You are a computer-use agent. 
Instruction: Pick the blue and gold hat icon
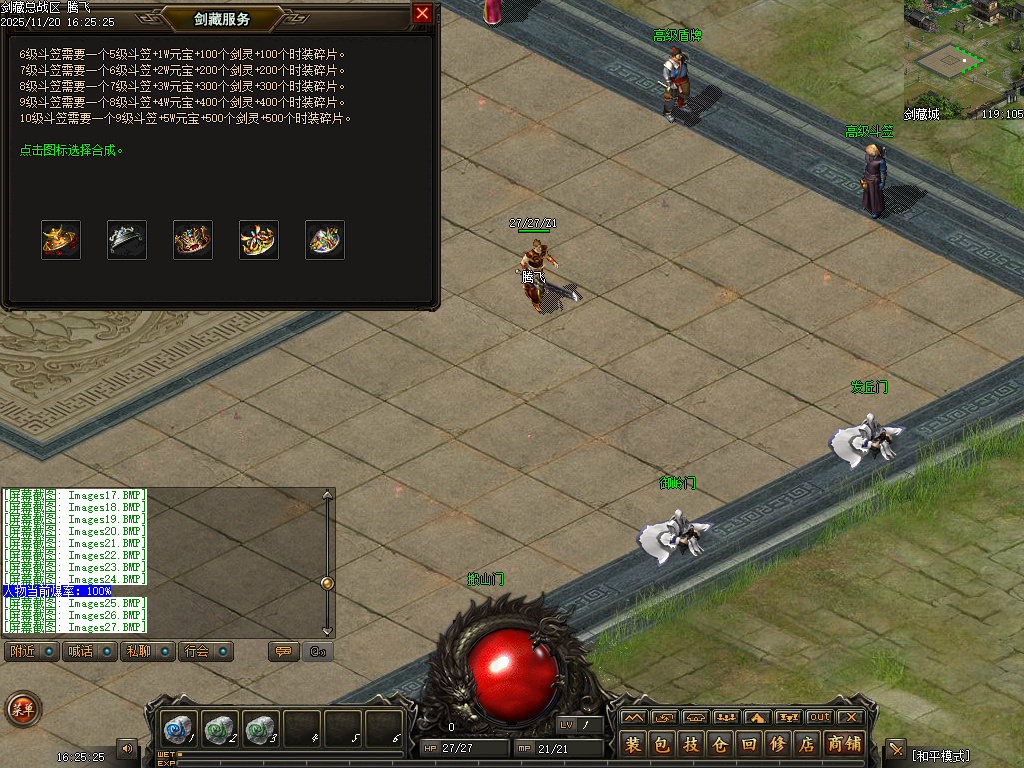(325, 240)
